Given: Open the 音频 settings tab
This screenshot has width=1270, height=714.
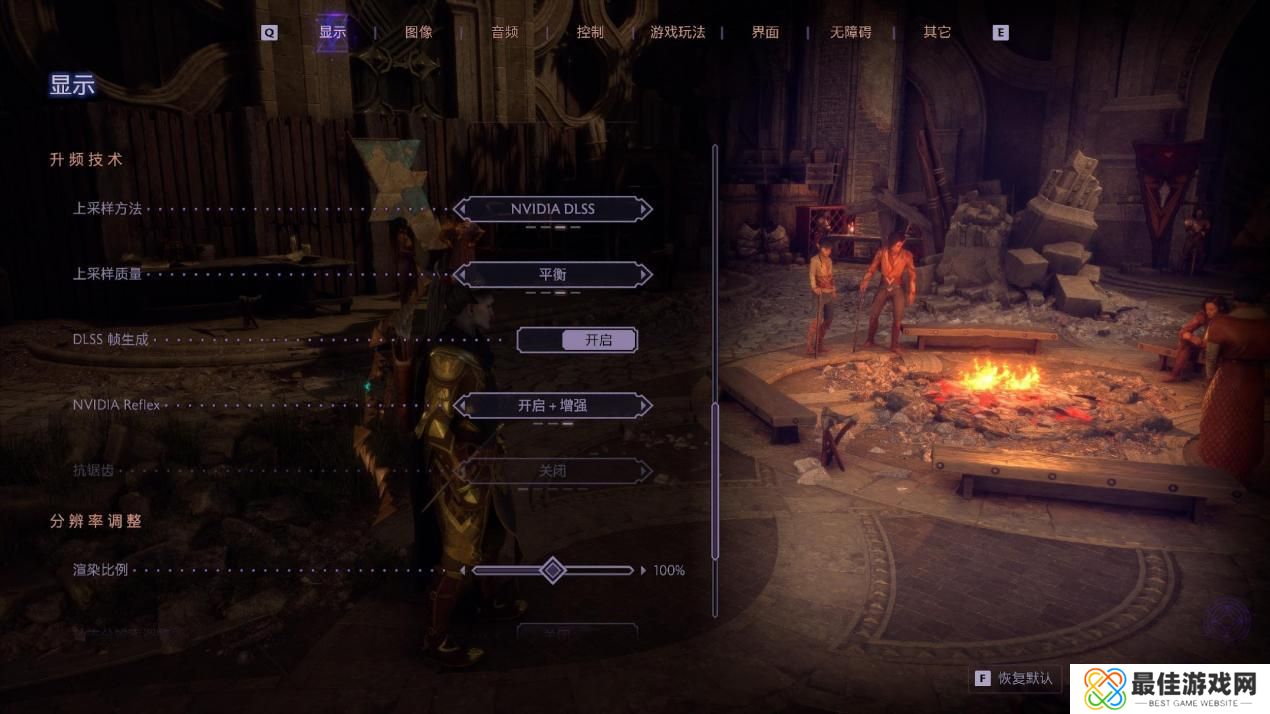Looking at the screenshot, I should (x=505, y=32).
